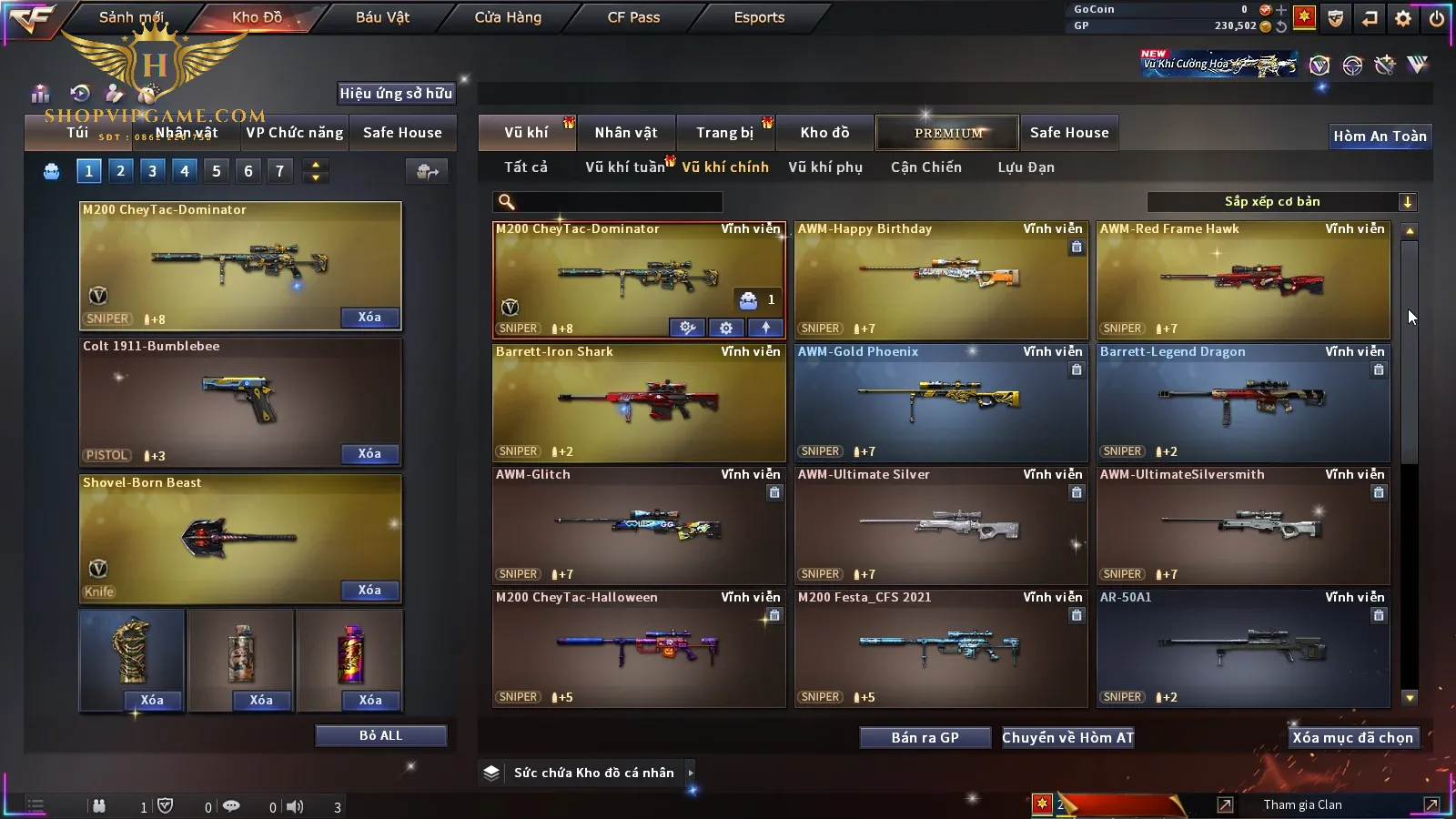Switch to the Nhân vật storage tab
1456x819 pixels.
click(x=626, y=133)
